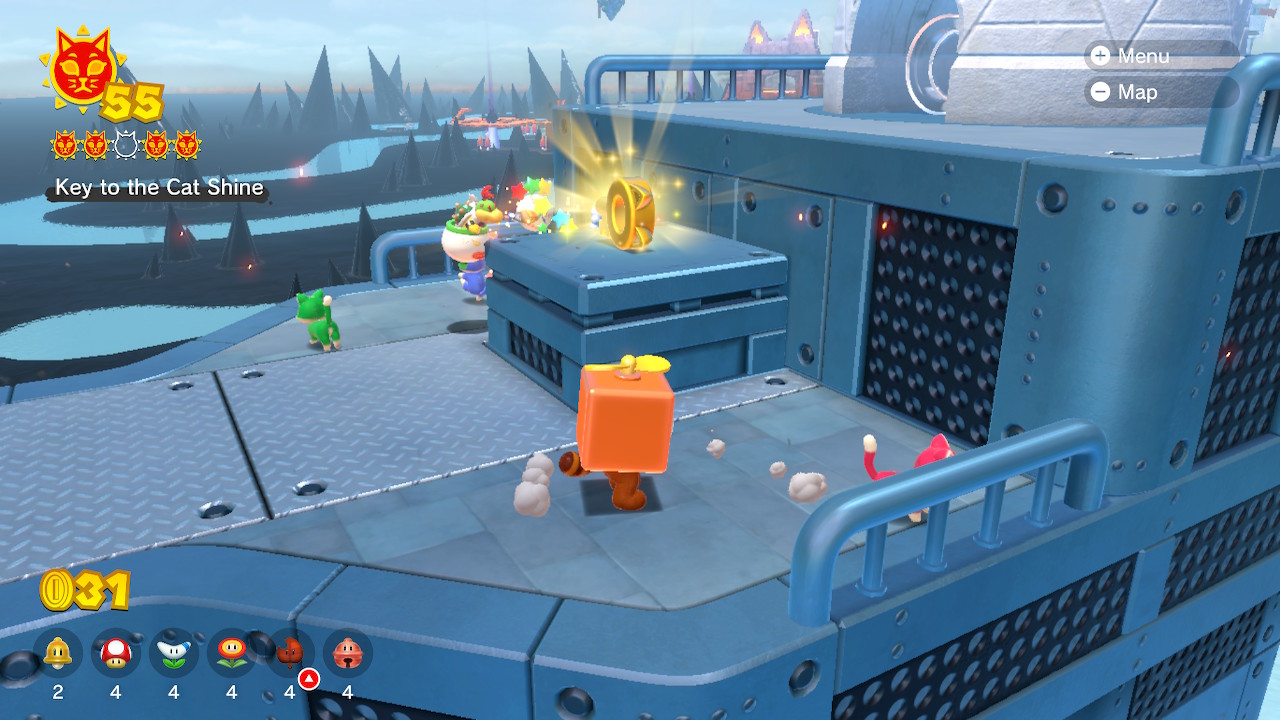This screenshot has height=720, width=1280.
Task: Select the Boomerang Flower power-up
Action: pyautogui.click(x=174, y=654)
